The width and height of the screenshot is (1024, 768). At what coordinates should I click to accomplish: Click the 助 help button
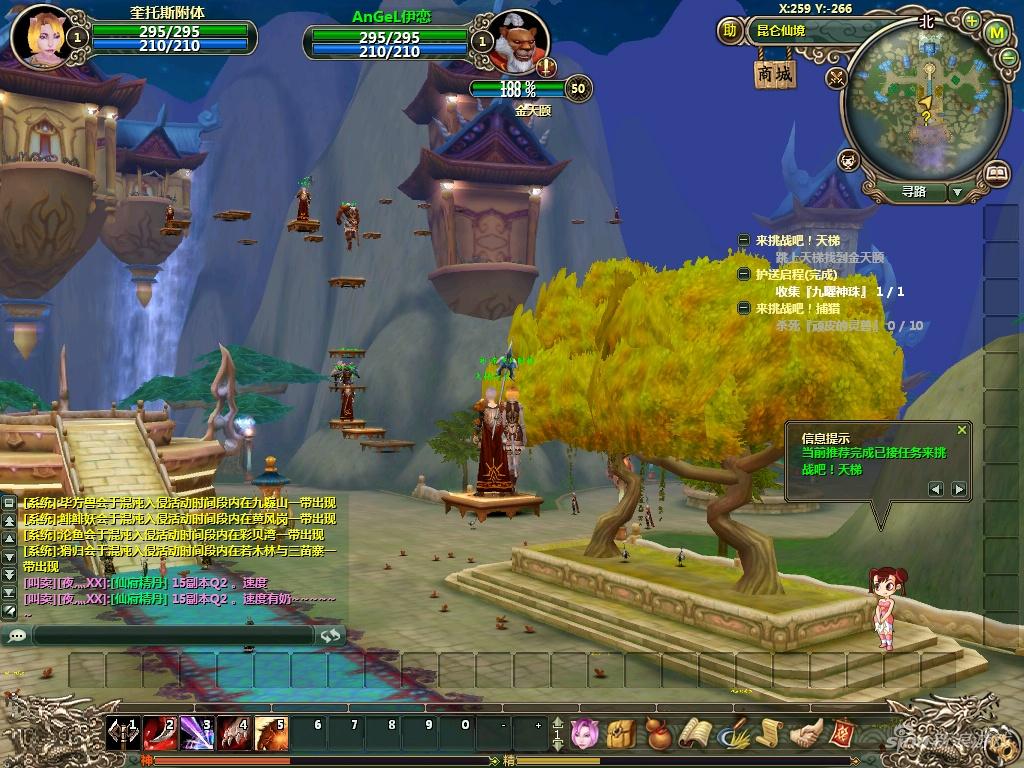coord(730,30)
